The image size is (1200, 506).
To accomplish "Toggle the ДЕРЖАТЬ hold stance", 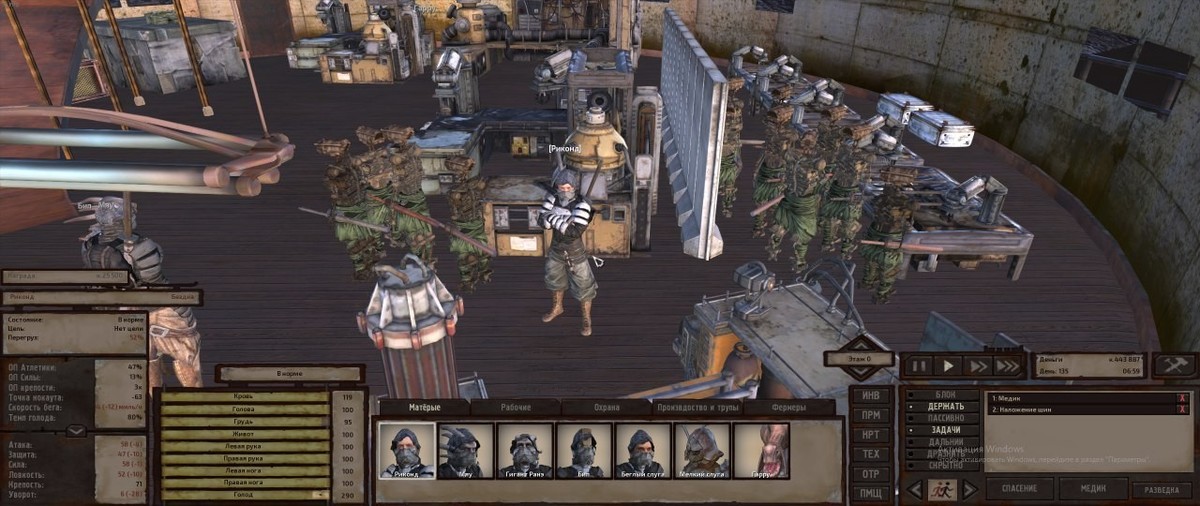I will tap(946, 406).
